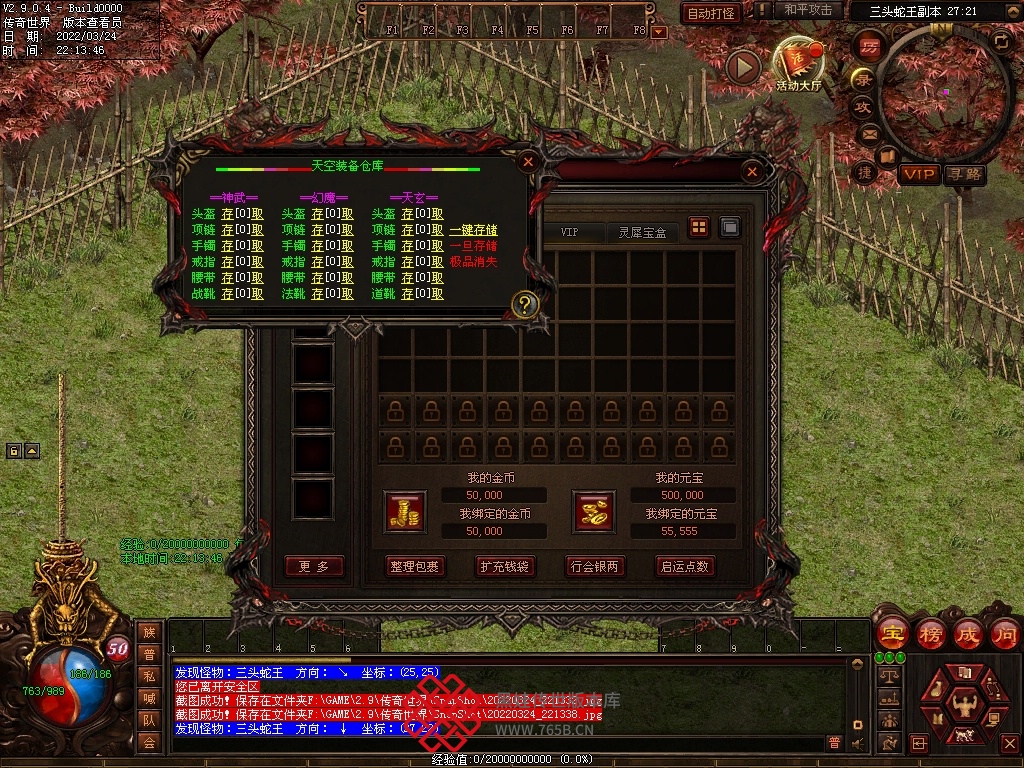Click the 整理包裹 sort bag button
The image size is (1024, 768).
coord(415,566)
